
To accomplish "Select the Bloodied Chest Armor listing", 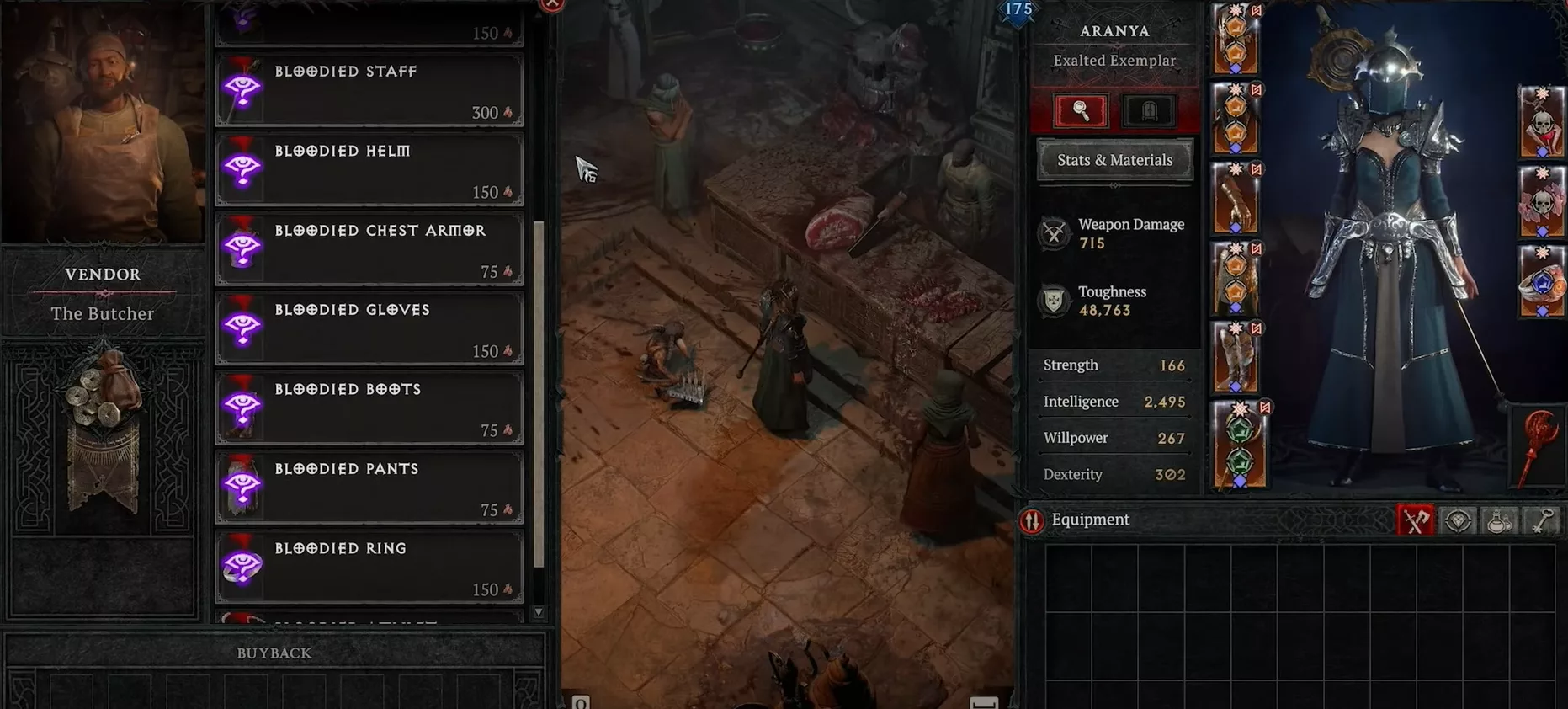I will [x=369, y=248].
